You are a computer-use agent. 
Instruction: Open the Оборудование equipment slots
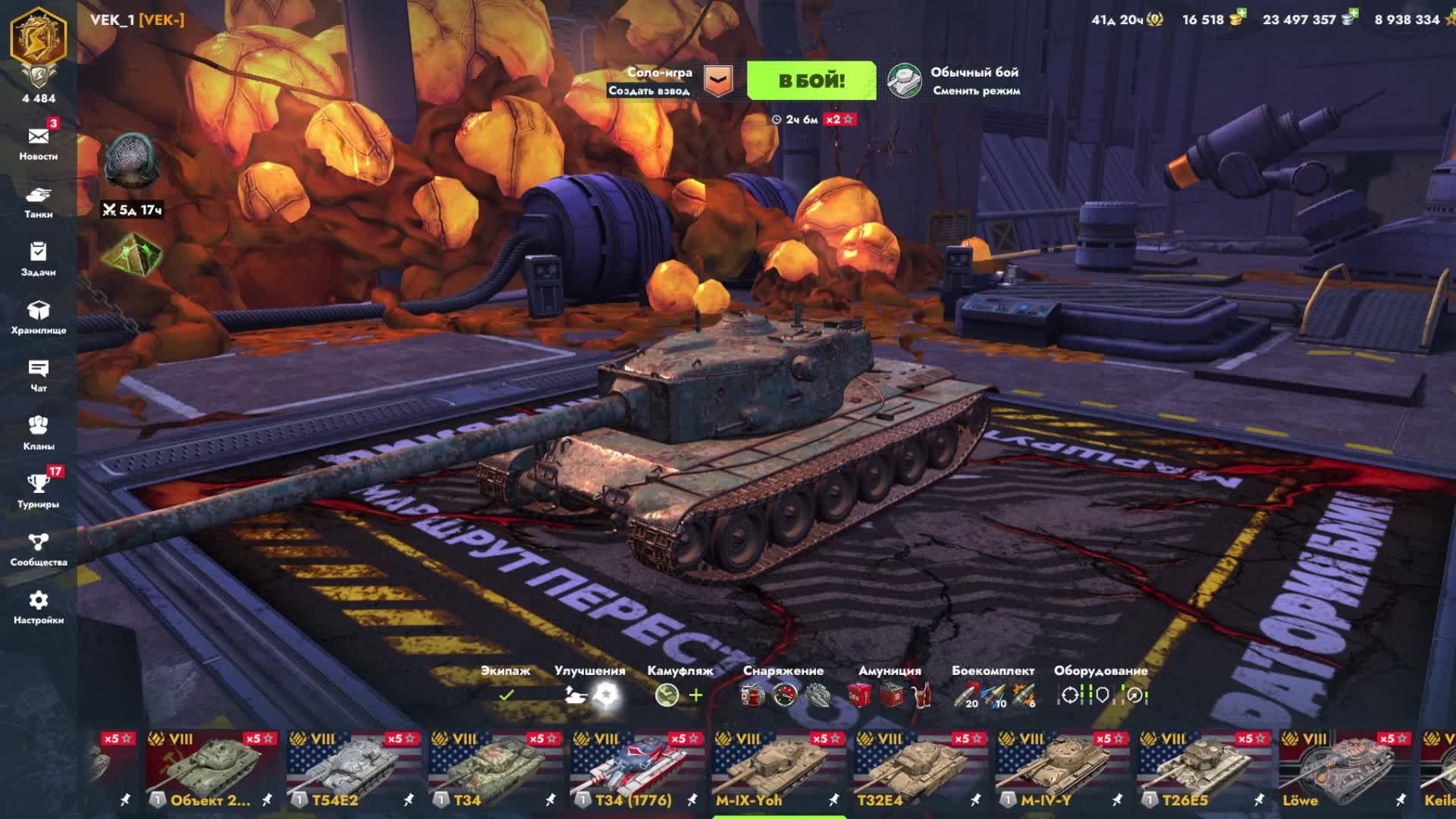1101,695
